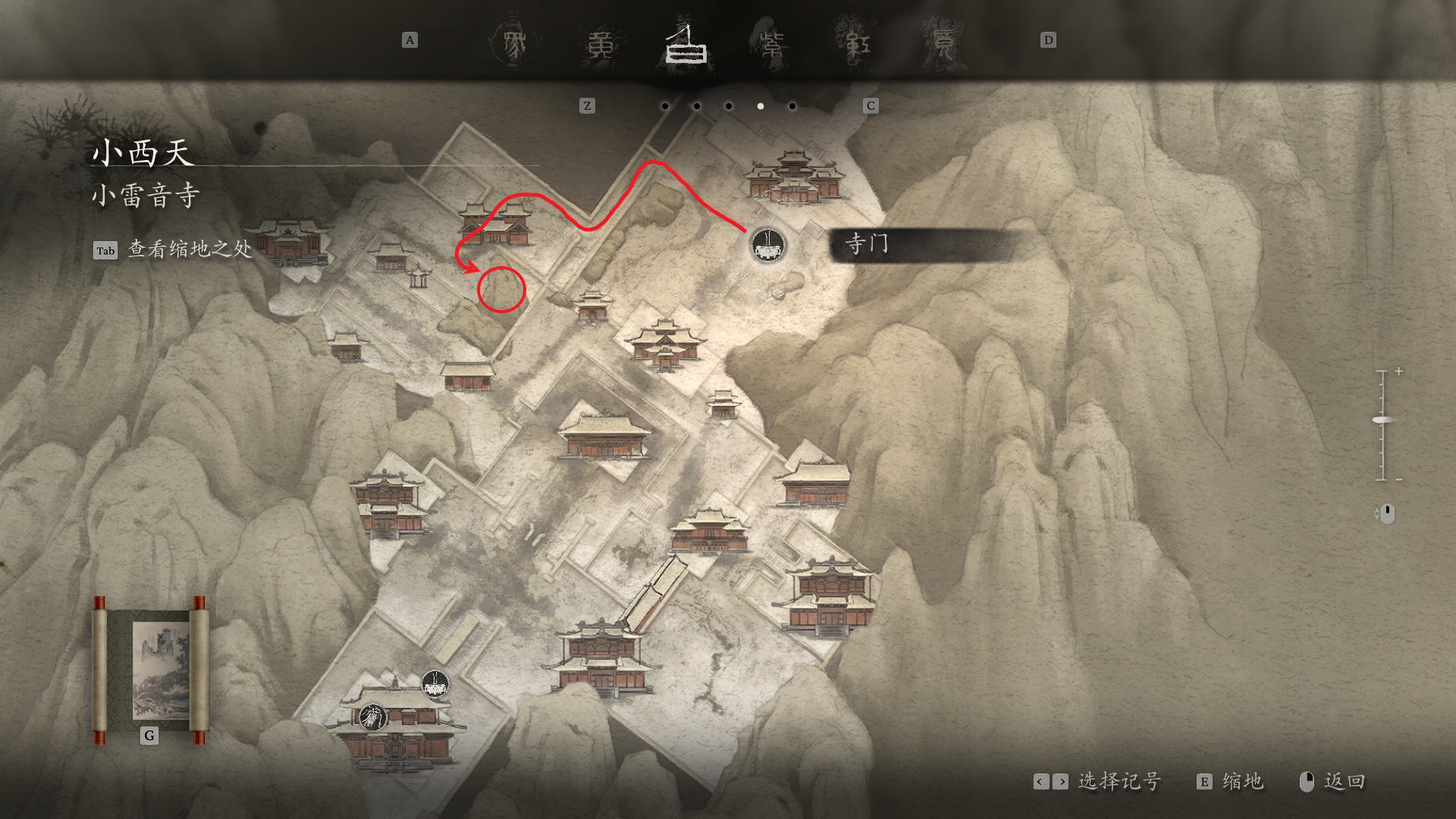The height and width of the screenshot is (819, 1456).
Task: Select the highlighted 白 chapter tab
Action: 686,45
